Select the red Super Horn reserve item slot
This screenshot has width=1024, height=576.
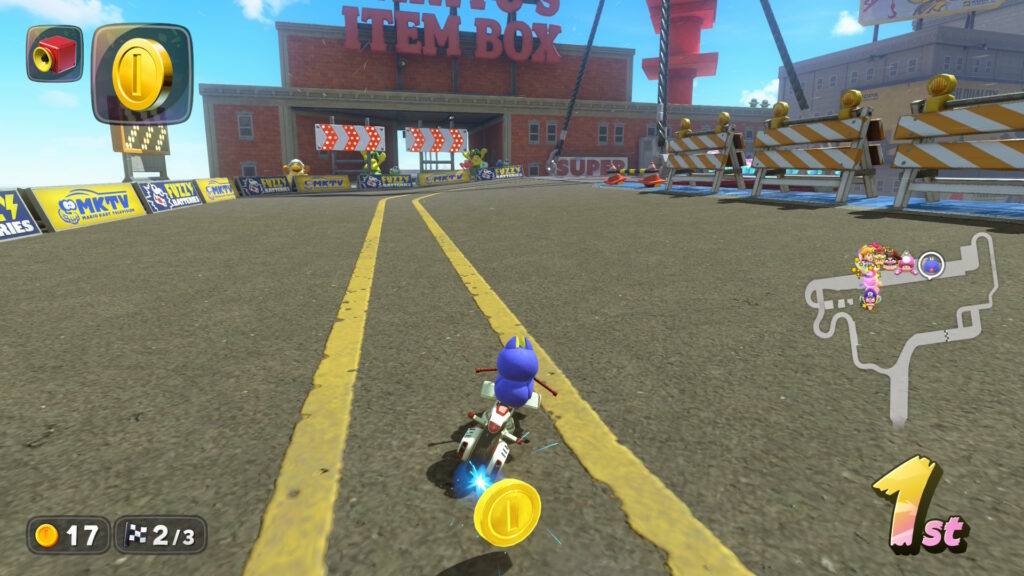[54, 54]
